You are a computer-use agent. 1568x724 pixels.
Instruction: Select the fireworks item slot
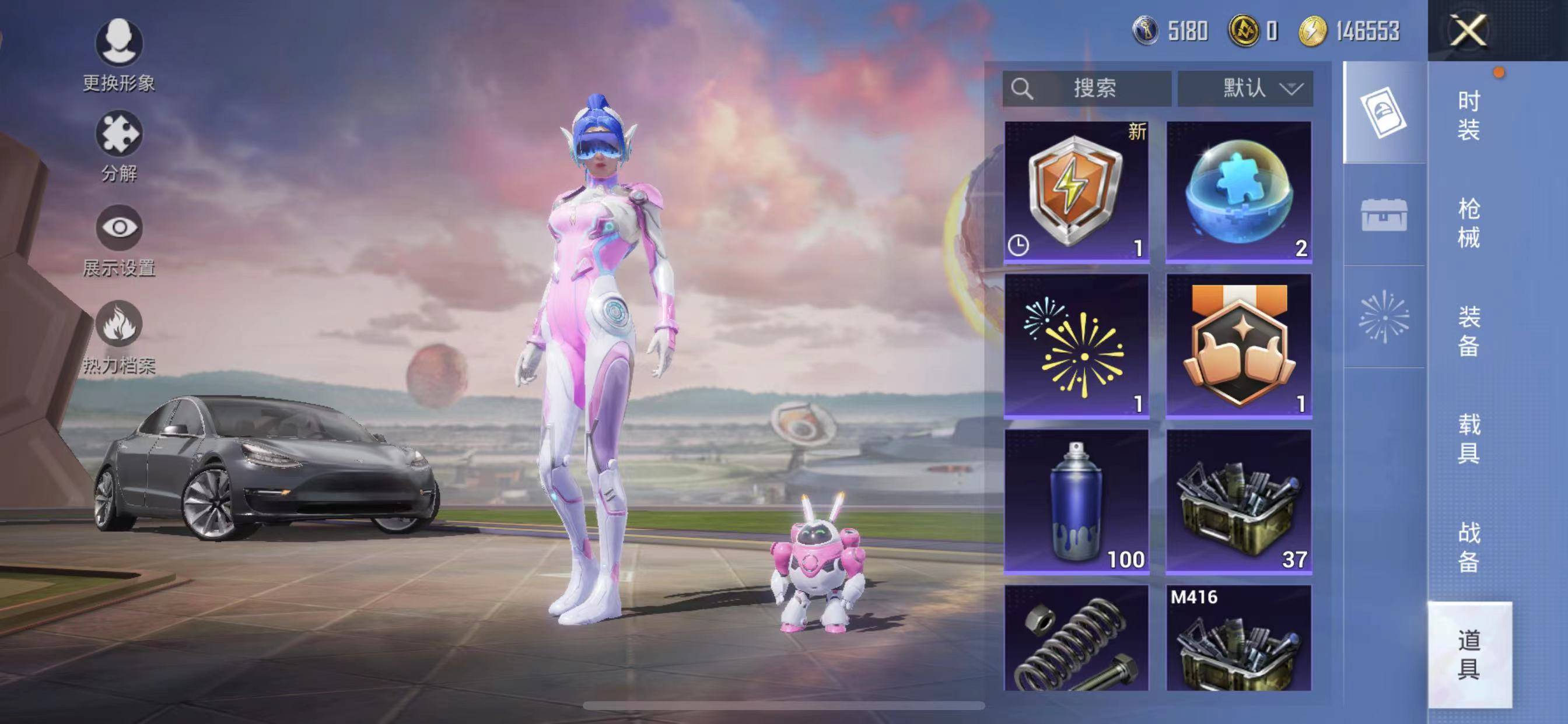(x=1076, y=346)
